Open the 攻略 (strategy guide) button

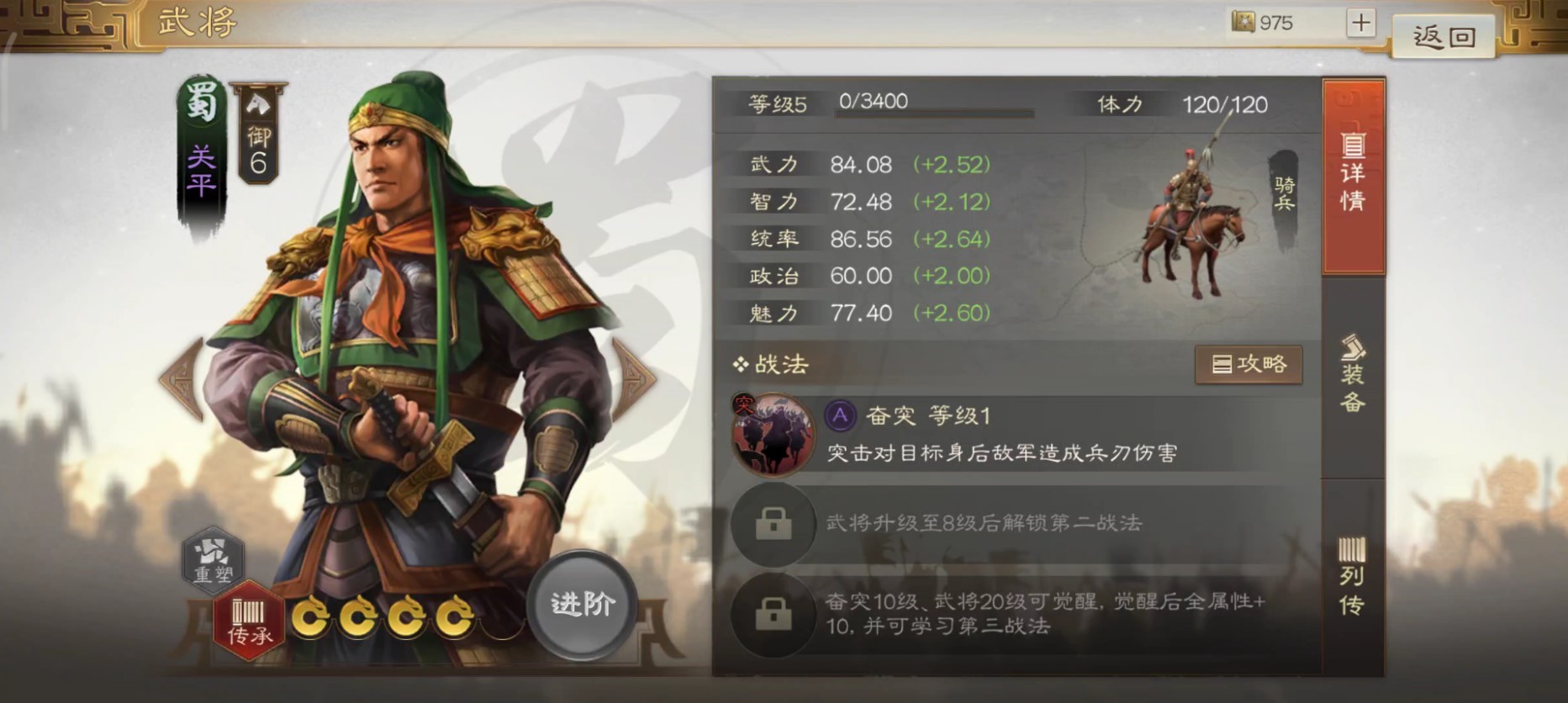coord(1250,365)
